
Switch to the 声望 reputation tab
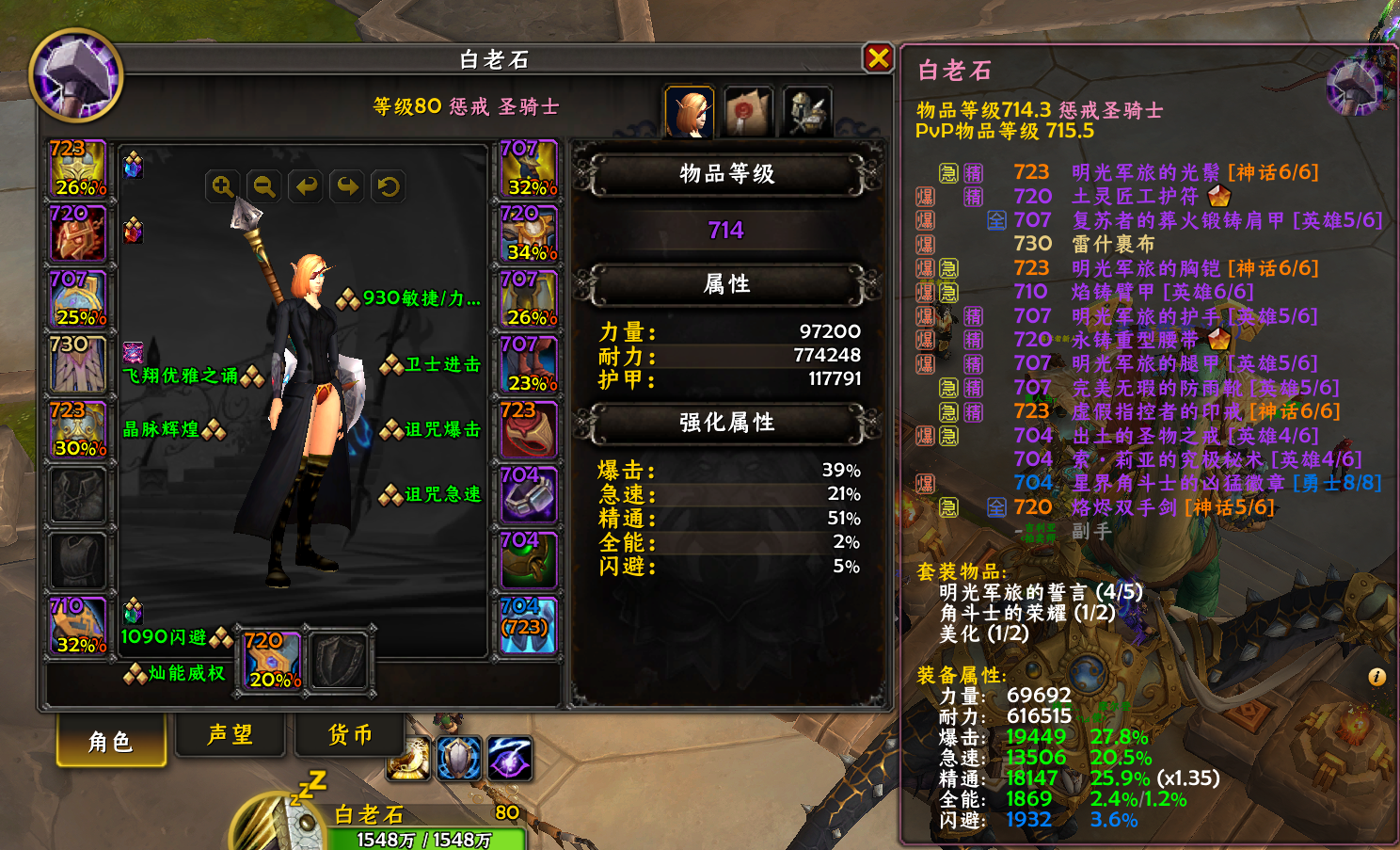tap(231, 734)
